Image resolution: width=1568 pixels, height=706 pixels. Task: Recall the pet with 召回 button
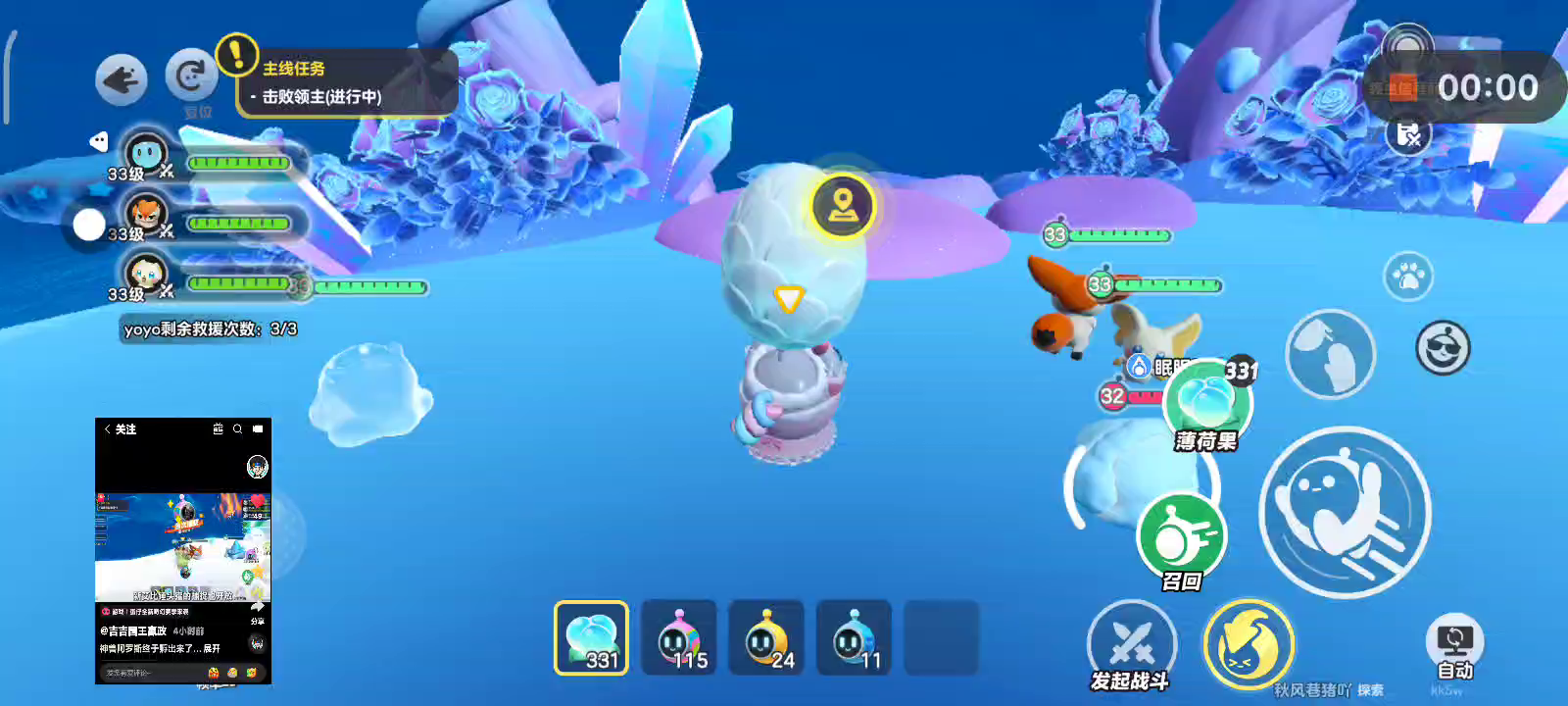tap(1182, 538)
